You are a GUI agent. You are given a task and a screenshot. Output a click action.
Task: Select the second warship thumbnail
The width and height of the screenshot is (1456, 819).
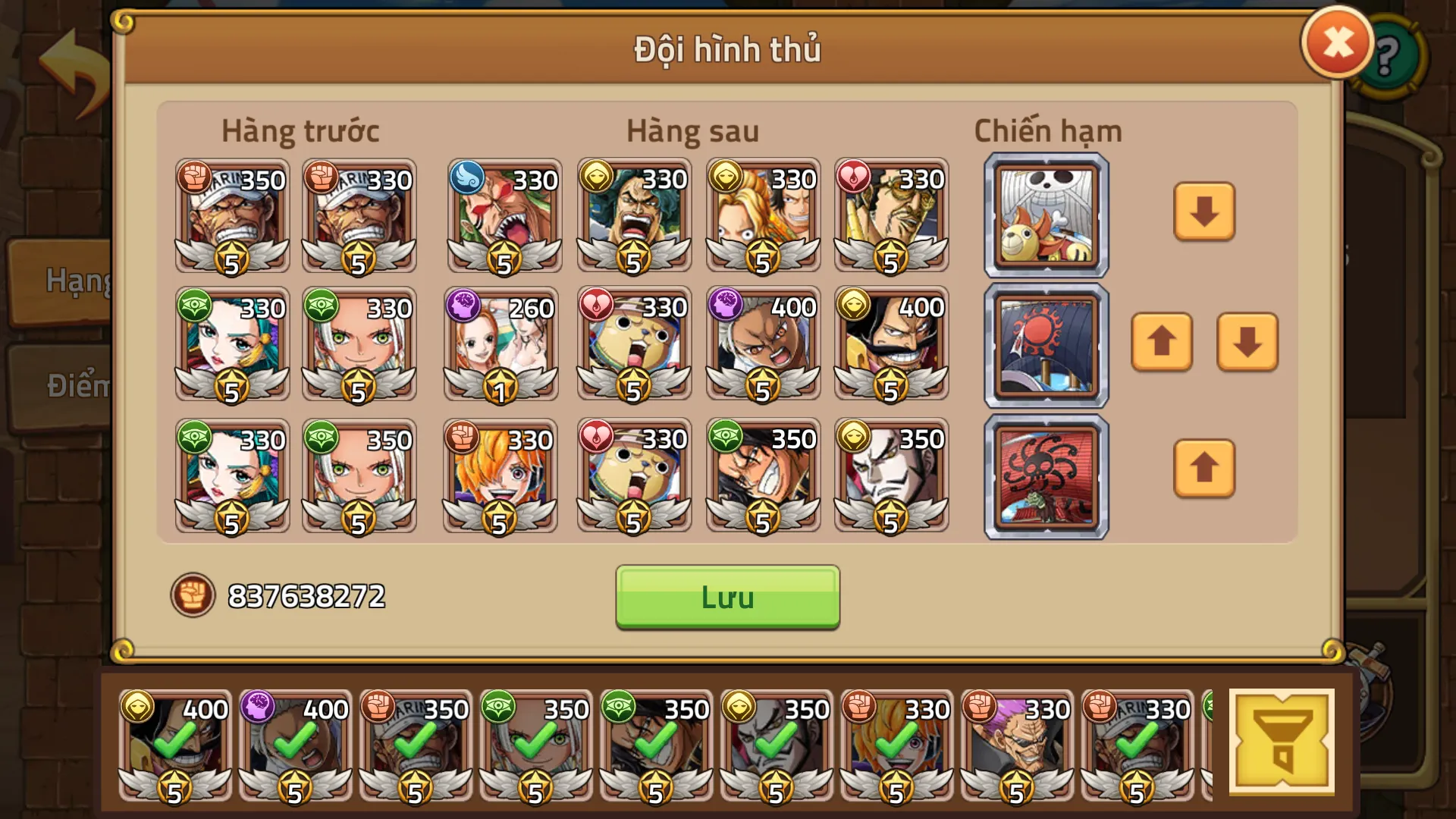click(1045, 343)
